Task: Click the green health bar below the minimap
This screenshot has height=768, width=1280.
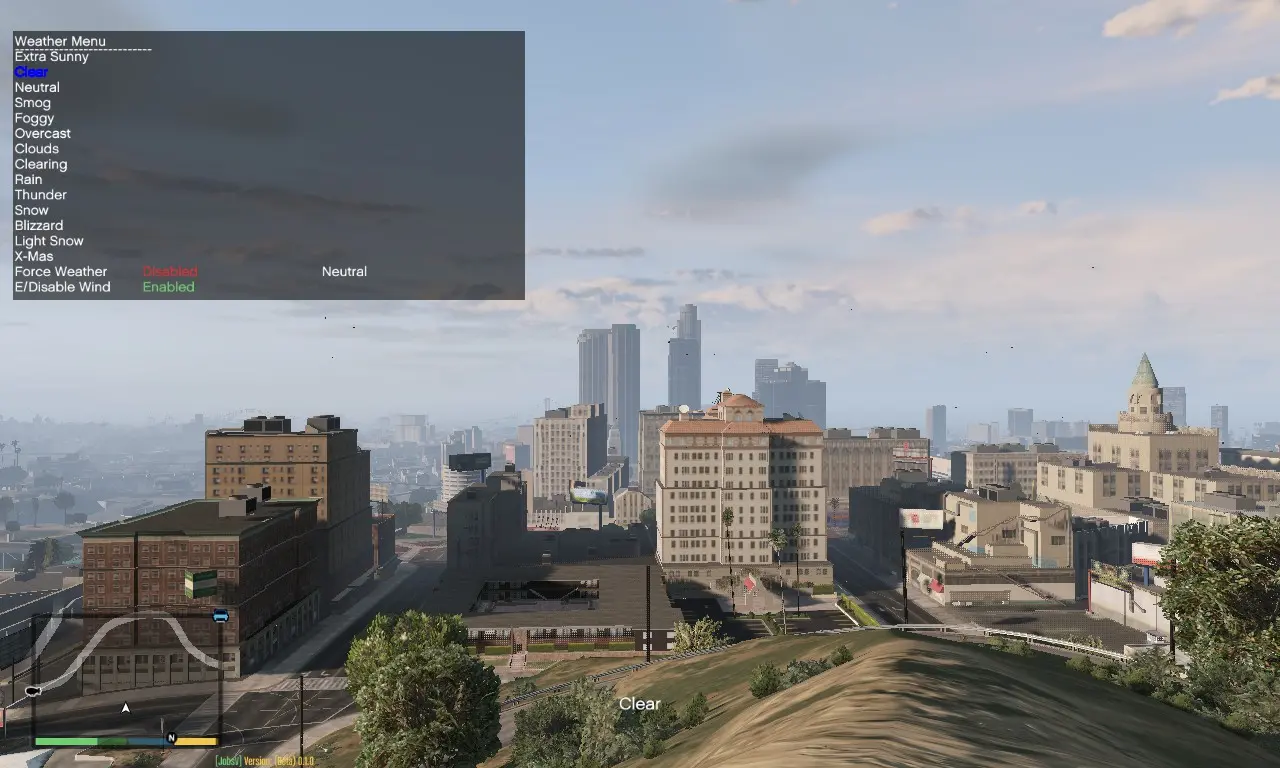Action: pos(68,742)
